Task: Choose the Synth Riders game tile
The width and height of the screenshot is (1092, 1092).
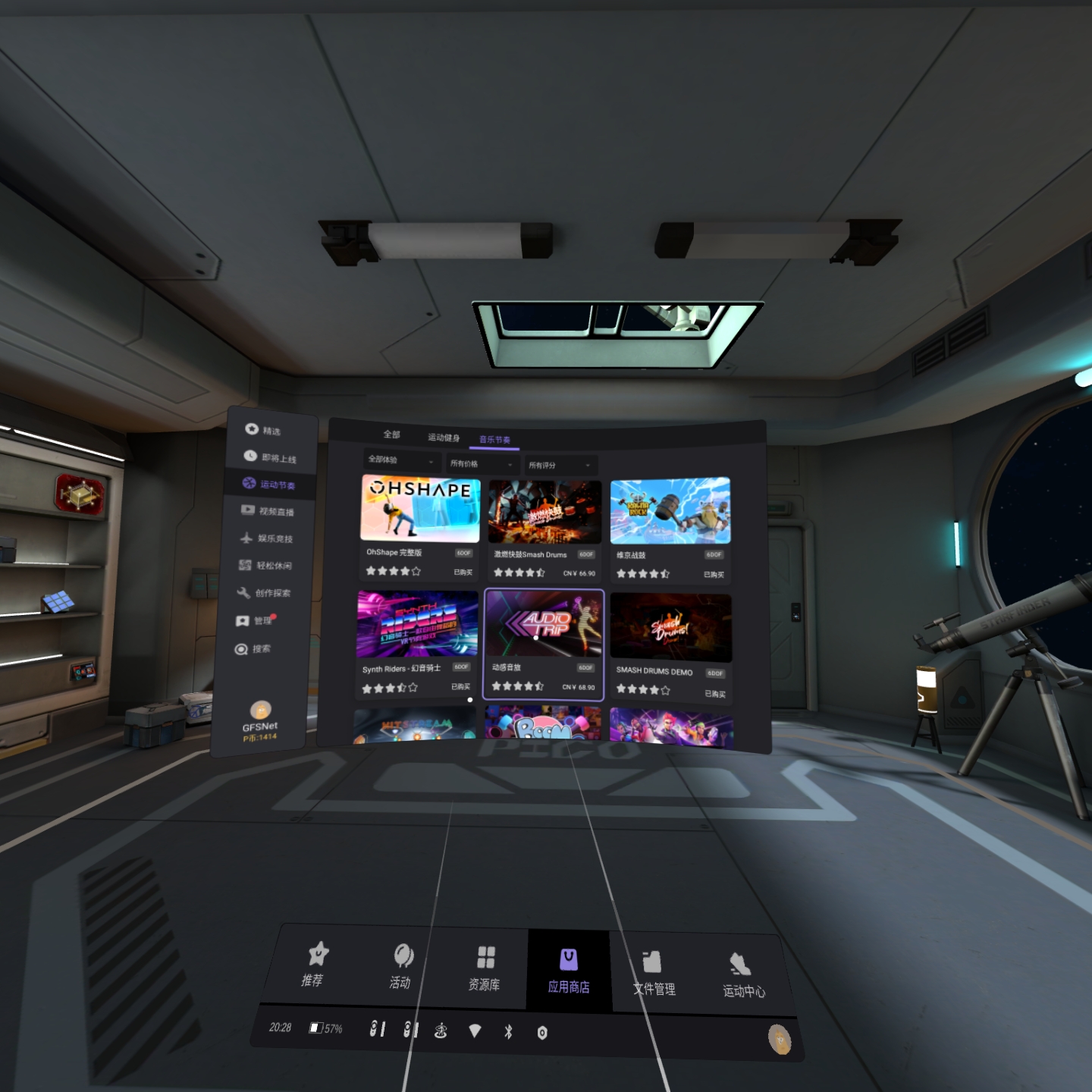Action: (417, 624)
